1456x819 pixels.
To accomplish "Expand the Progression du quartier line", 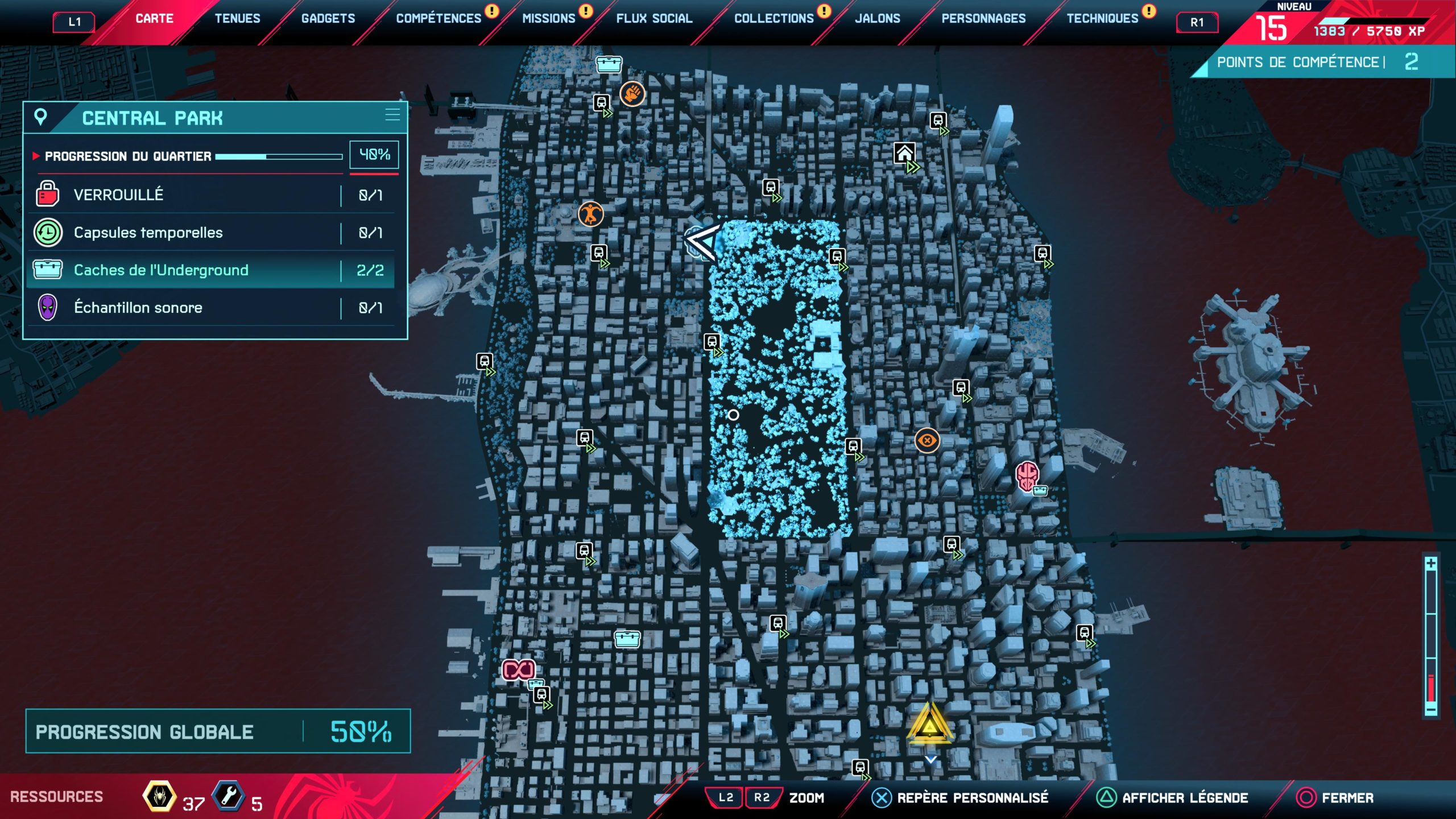I will coord(188,156).
